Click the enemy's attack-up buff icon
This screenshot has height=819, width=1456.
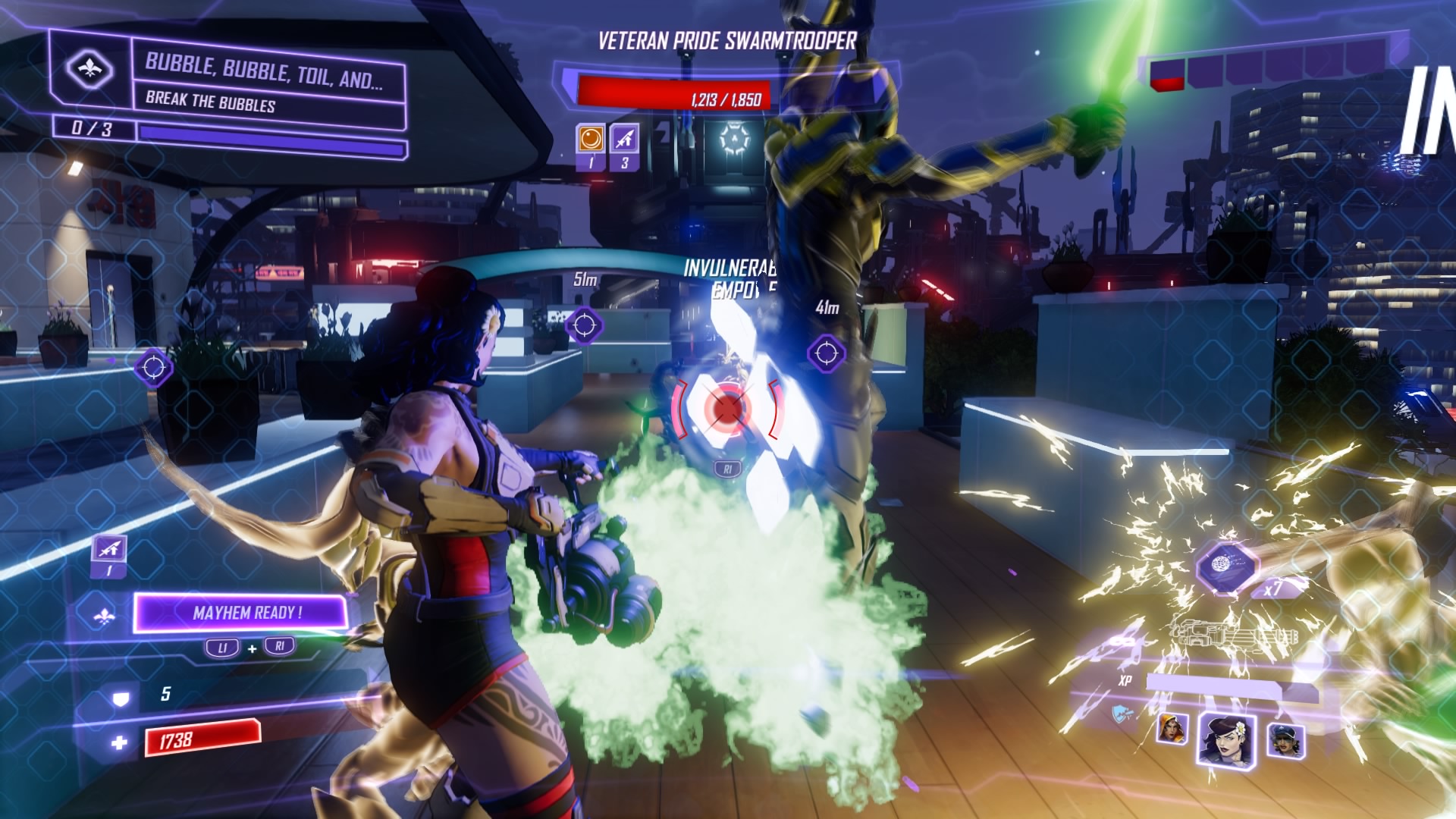click(x=624, y=139)
